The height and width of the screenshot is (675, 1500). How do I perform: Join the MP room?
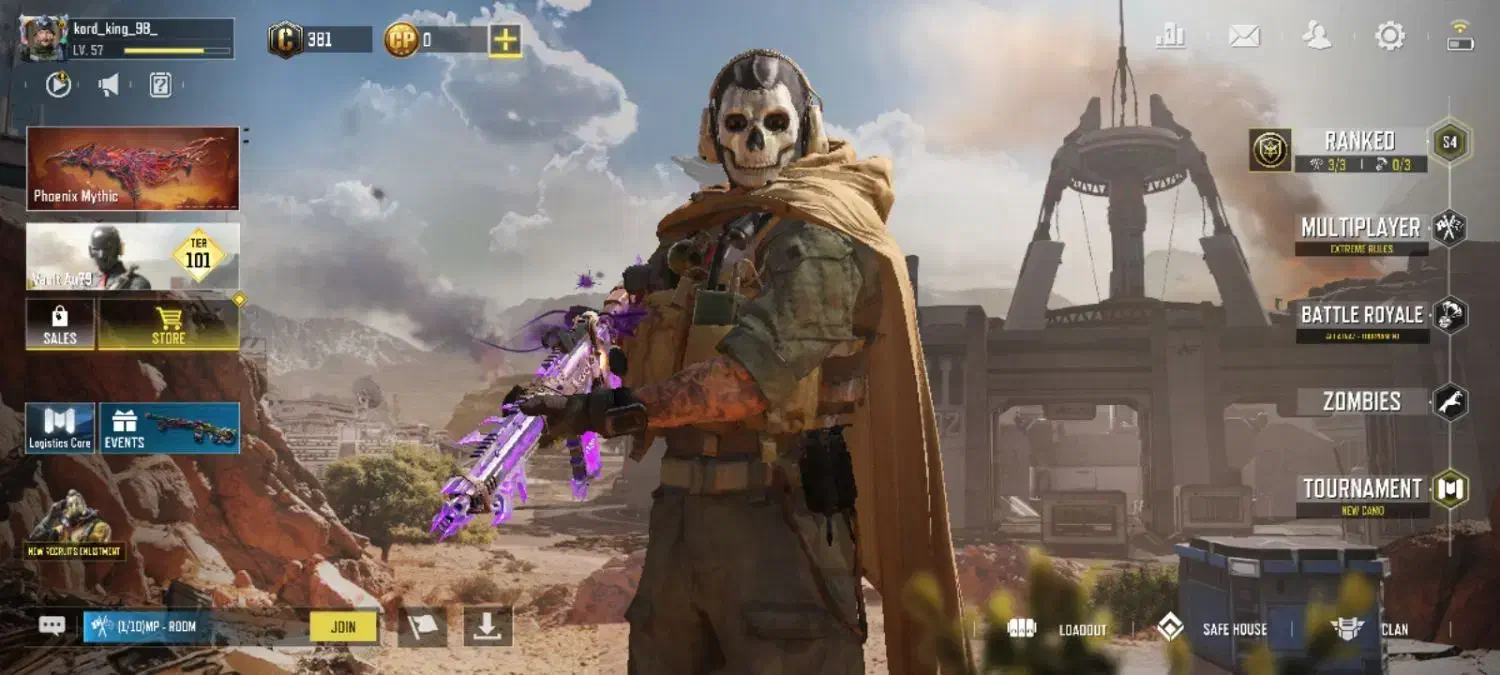tap(343, 627)
